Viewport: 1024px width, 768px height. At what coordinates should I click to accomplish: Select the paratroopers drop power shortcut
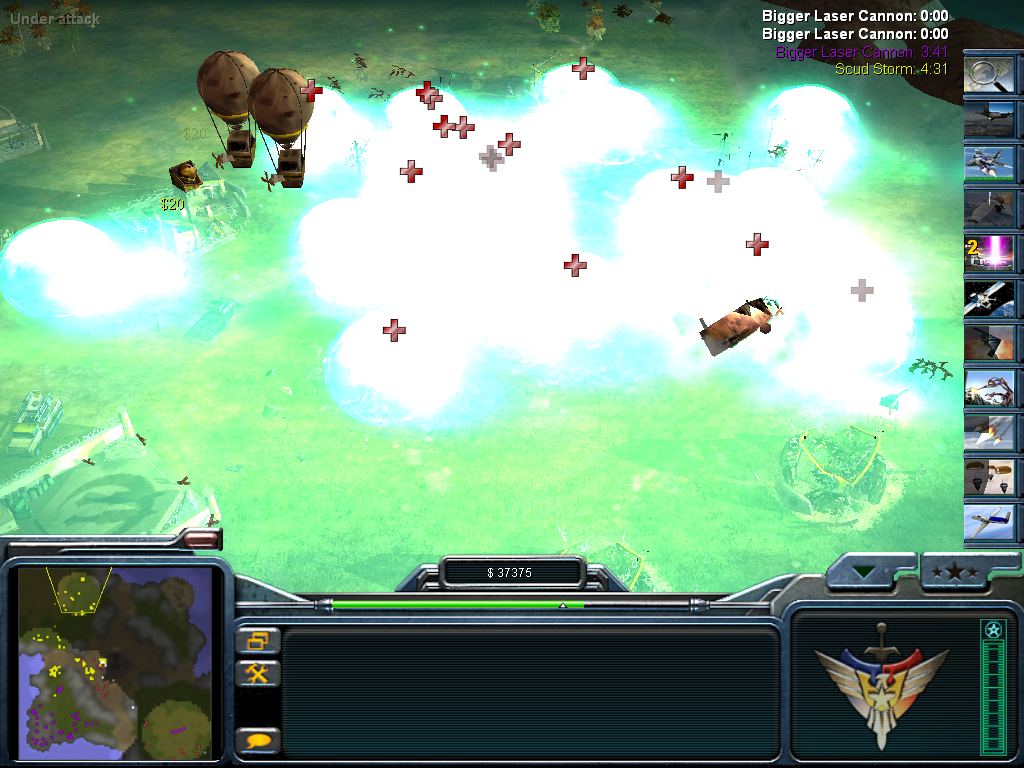[x=989, y=477]
